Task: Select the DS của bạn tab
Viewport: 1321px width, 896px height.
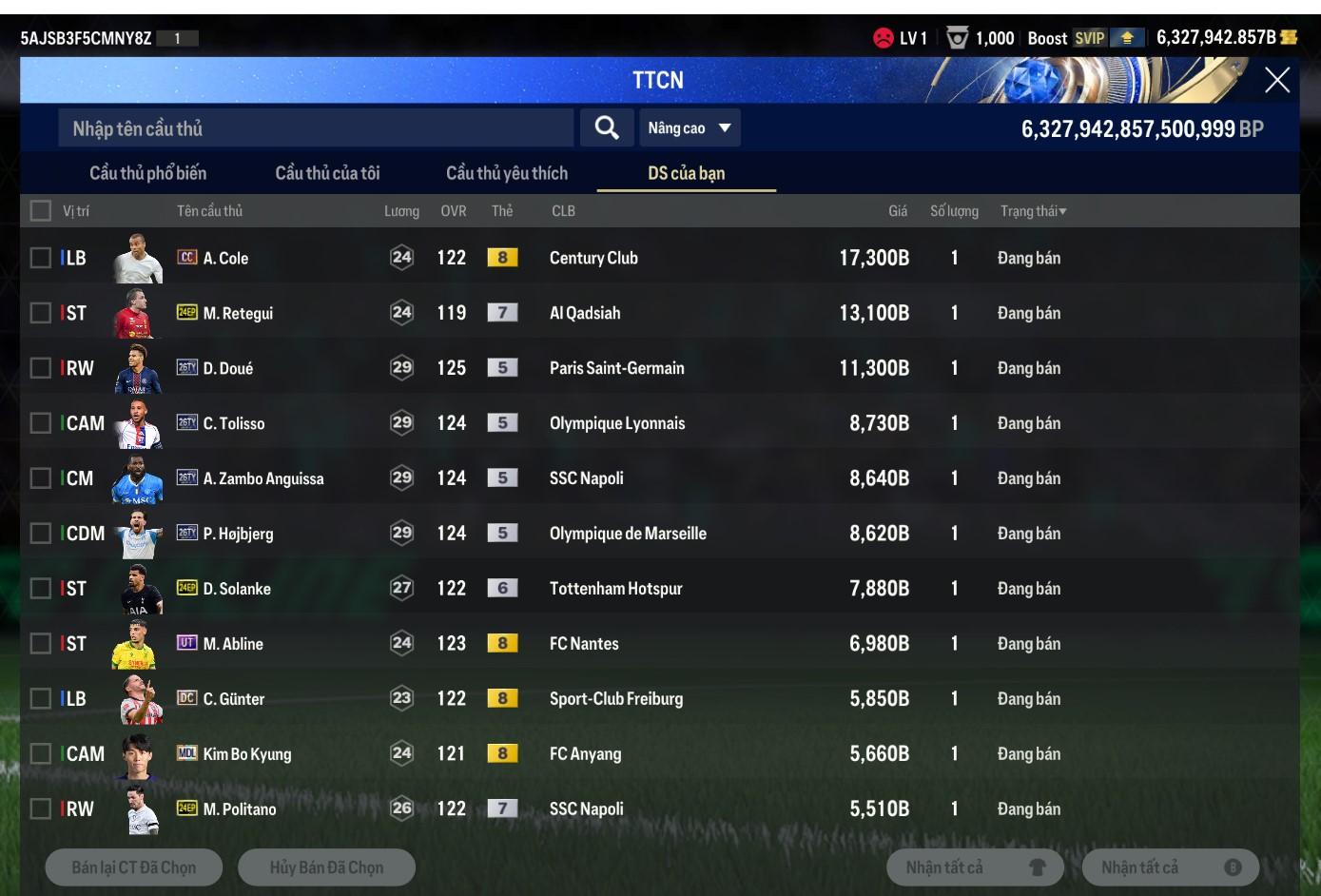Action: point(686,173)
